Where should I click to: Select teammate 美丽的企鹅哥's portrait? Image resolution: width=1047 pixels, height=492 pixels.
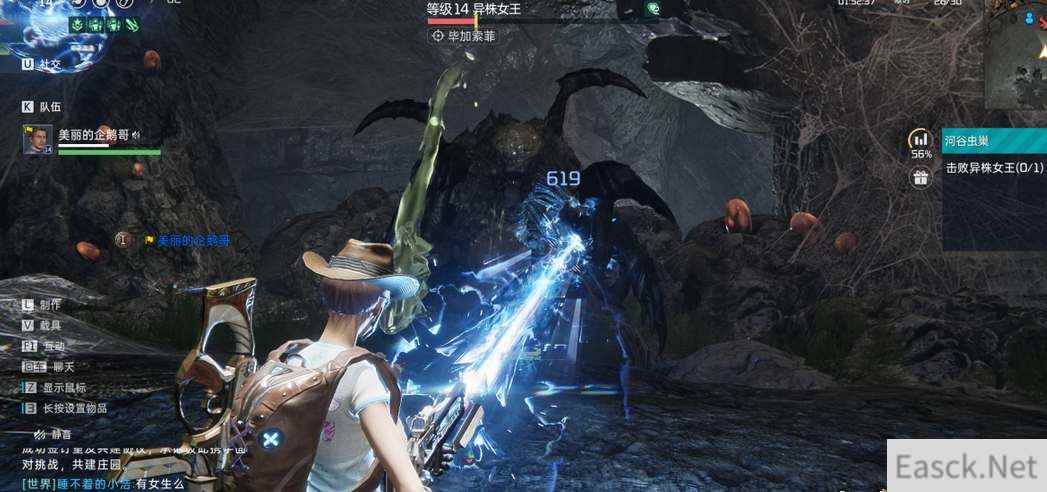tap(37, 140)
